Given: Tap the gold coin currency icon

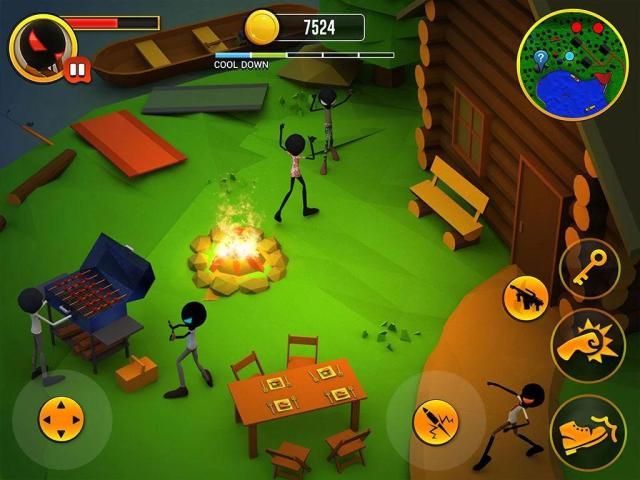Looking at the screenshot, I should pos(262,28).
